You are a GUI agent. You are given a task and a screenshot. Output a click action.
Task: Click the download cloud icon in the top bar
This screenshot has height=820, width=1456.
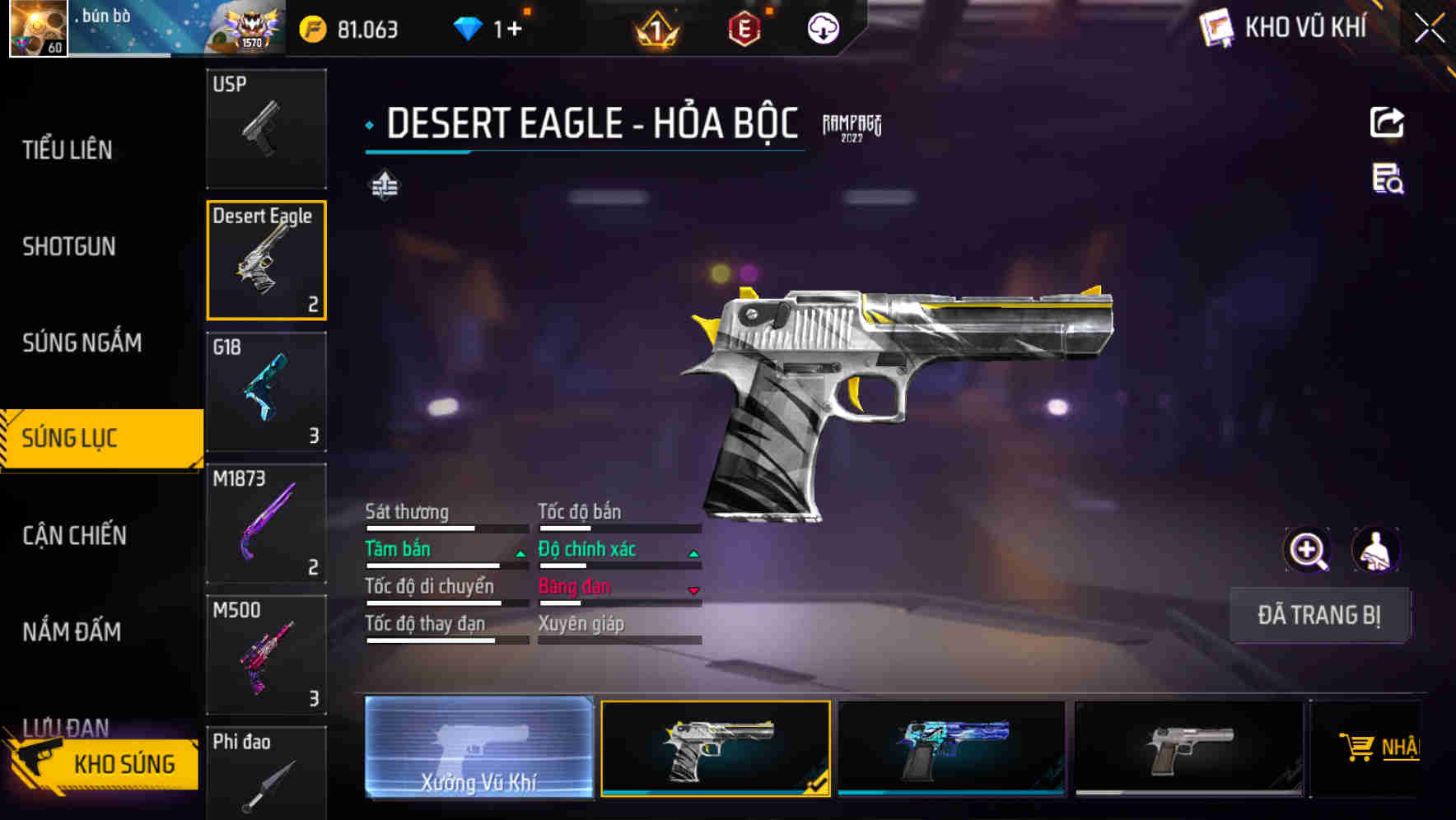point(822,27)
